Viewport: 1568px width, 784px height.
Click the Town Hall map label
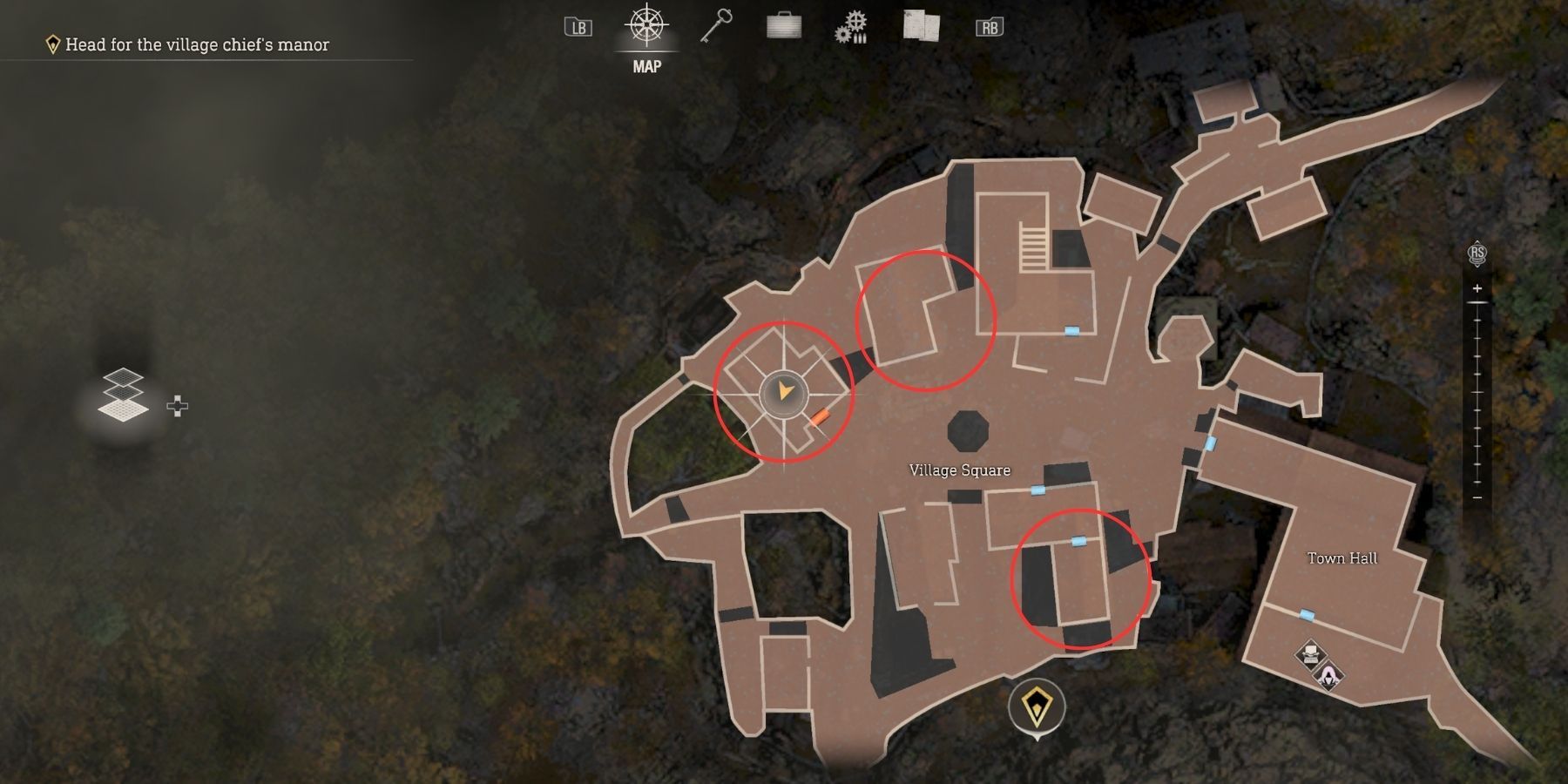click(x=1342, y=558)
